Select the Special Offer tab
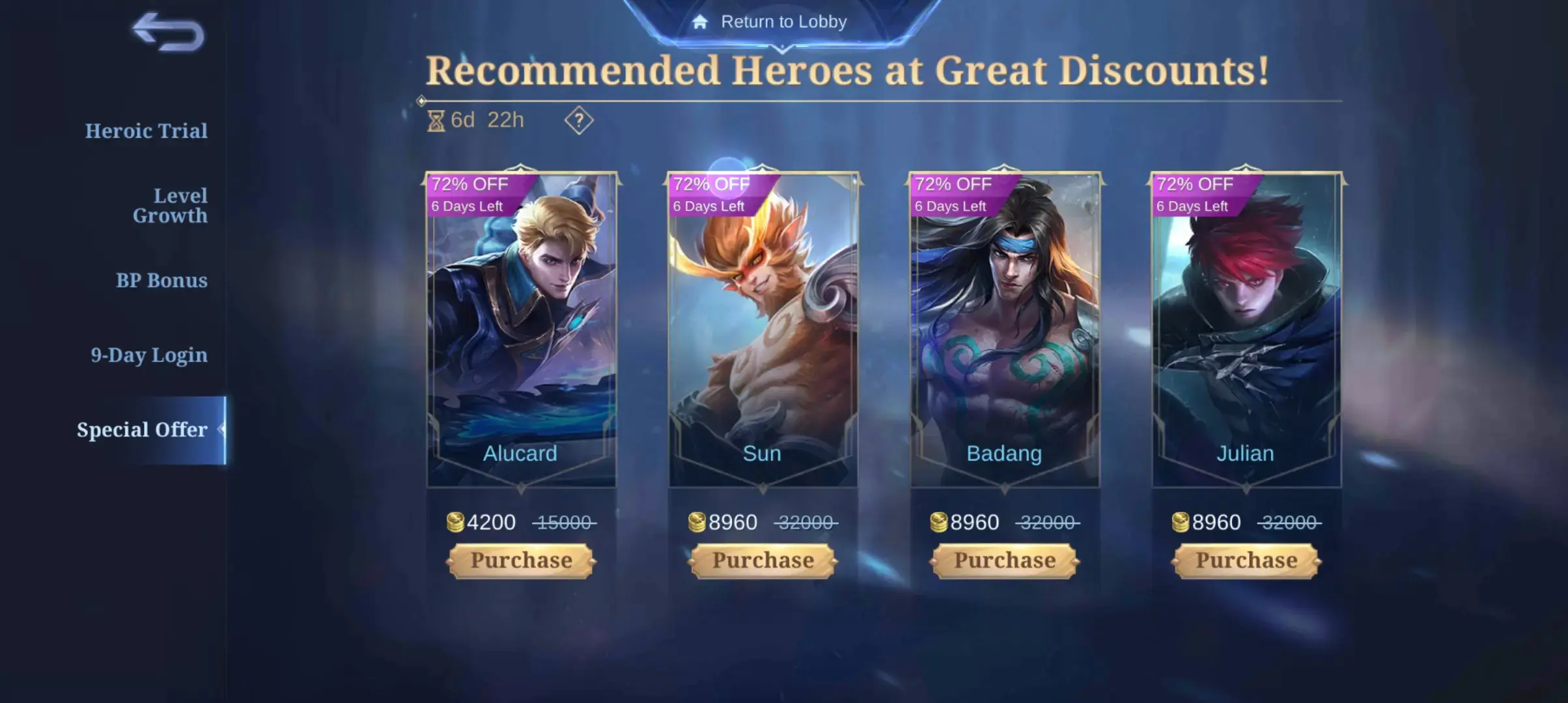This screenshot has height=703, width=1568. (142, 430)
